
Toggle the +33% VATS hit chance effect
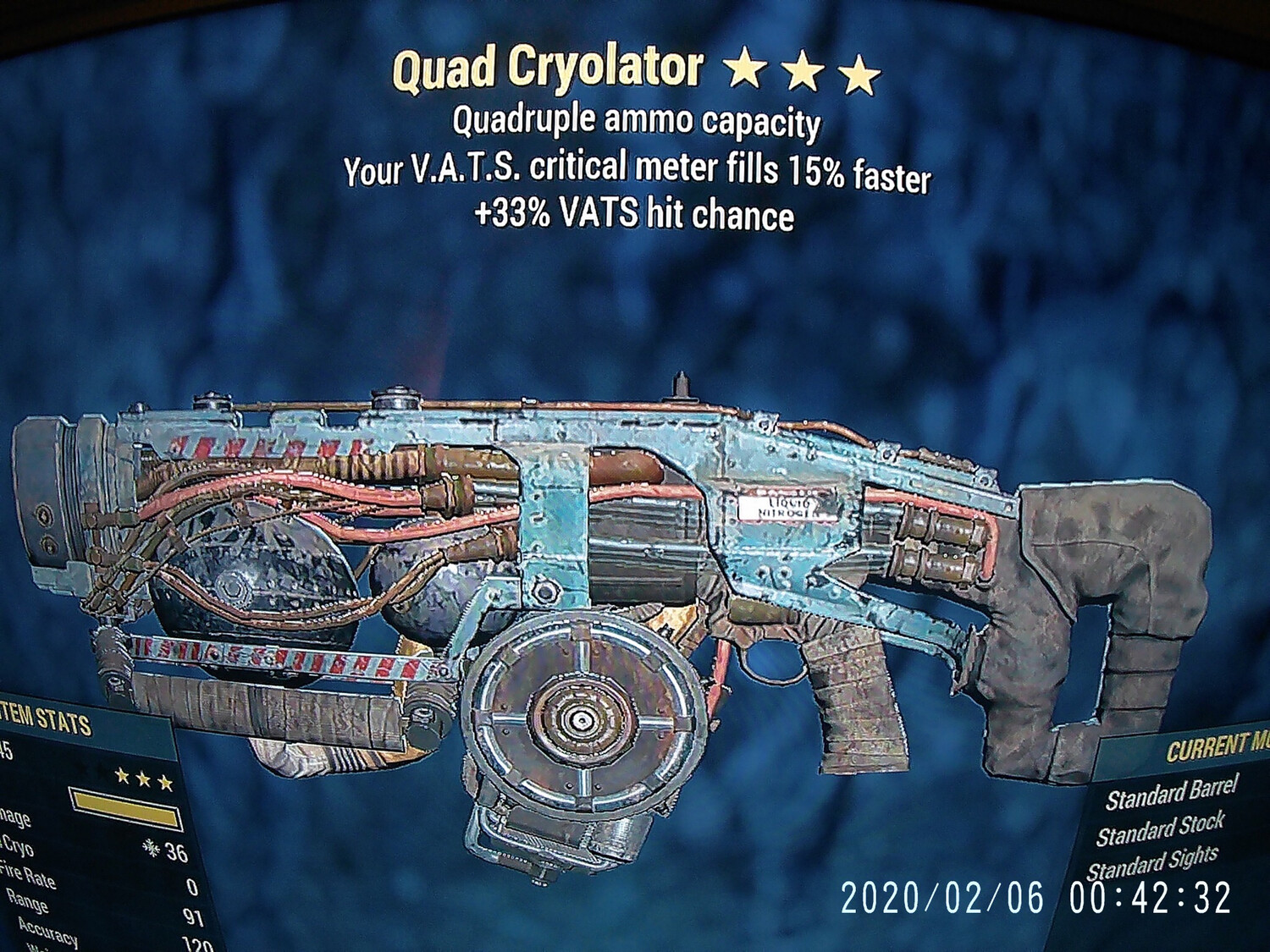pos(635,214)
